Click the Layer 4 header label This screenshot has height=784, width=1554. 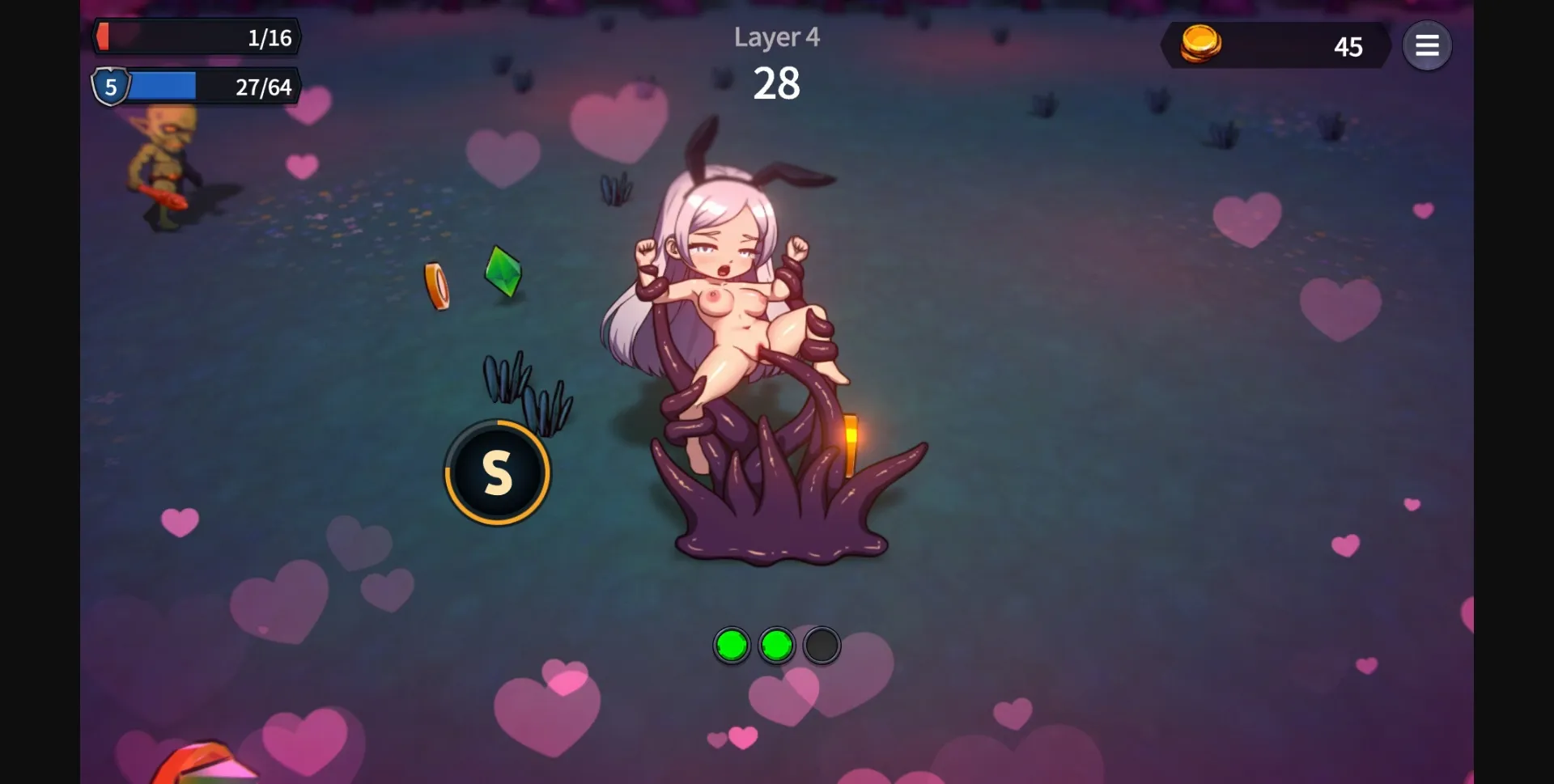coord(776,37)
